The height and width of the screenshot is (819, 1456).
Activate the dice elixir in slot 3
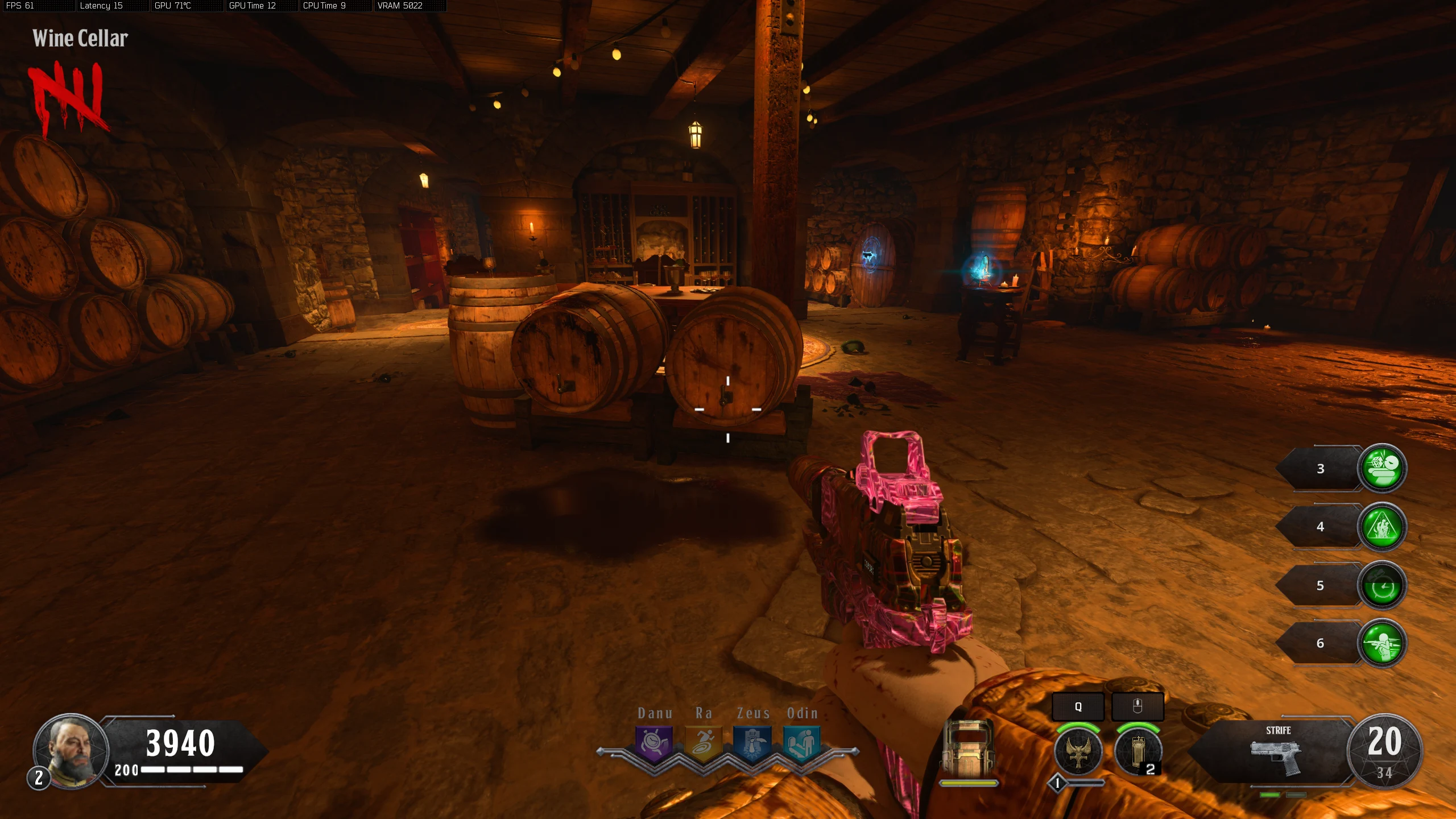pos(1382,468)
